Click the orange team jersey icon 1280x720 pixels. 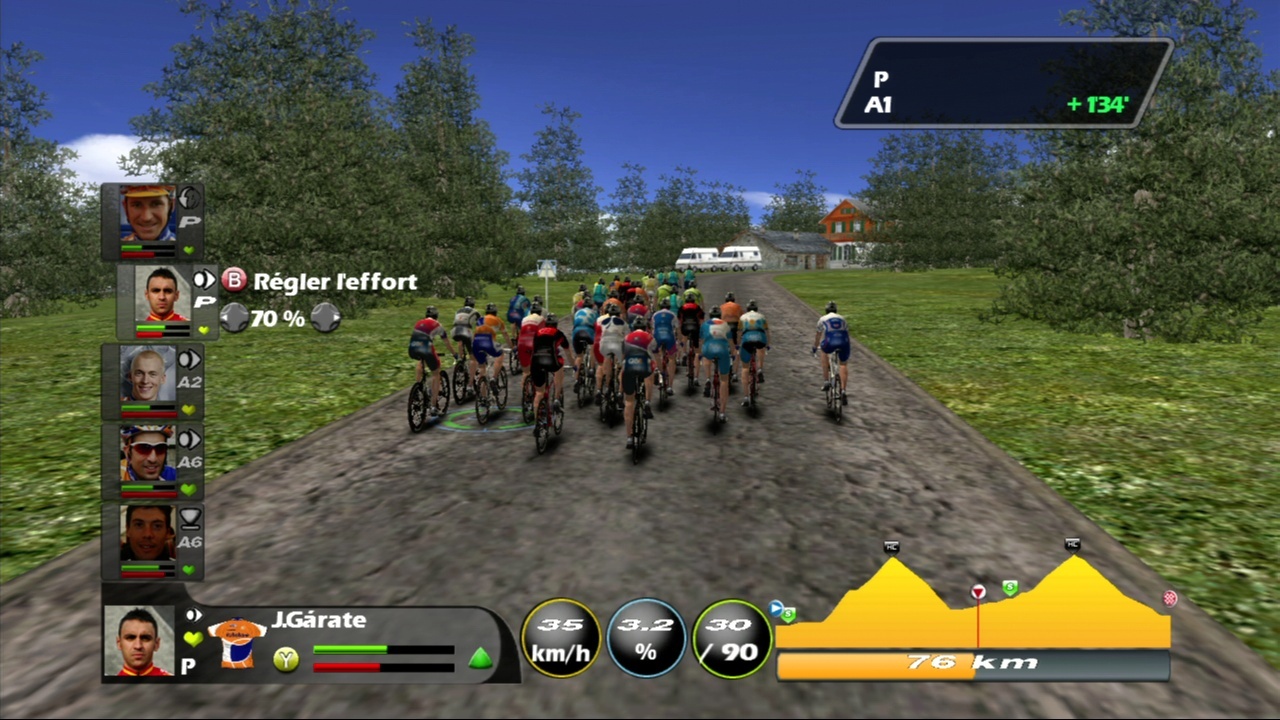pyautogui.click(x=236, y=641)
